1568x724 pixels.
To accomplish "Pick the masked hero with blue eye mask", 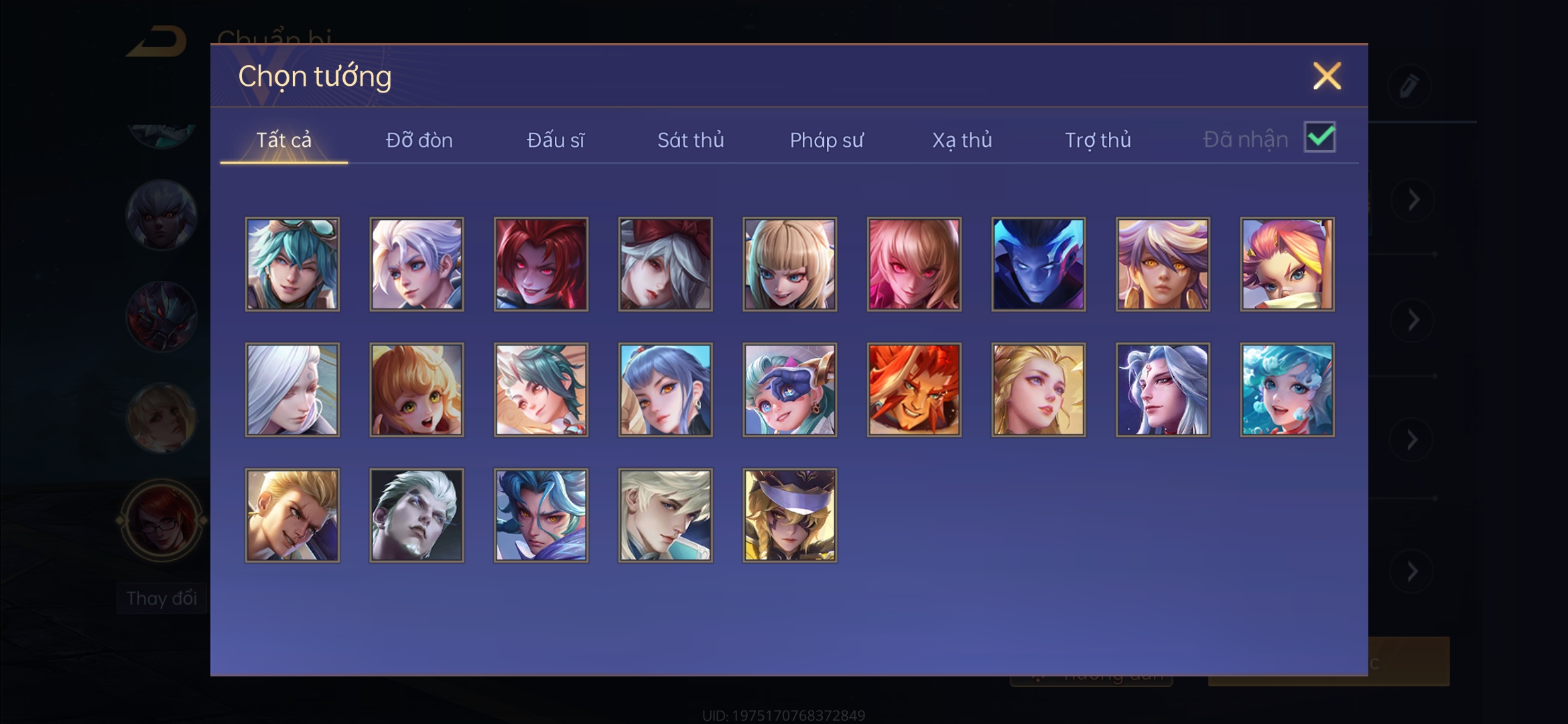I will click(789, 389).
